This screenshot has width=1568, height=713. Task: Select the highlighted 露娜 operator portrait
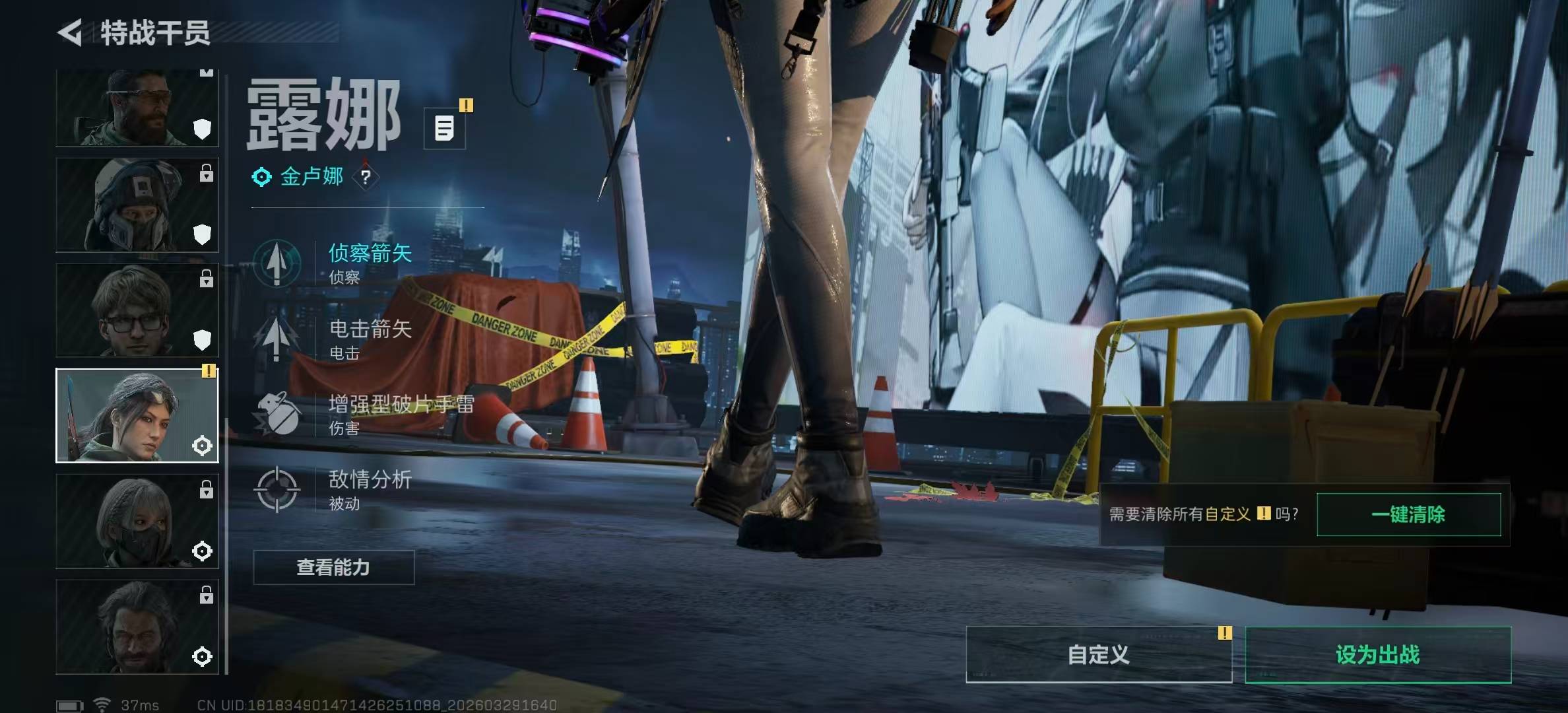137,415
